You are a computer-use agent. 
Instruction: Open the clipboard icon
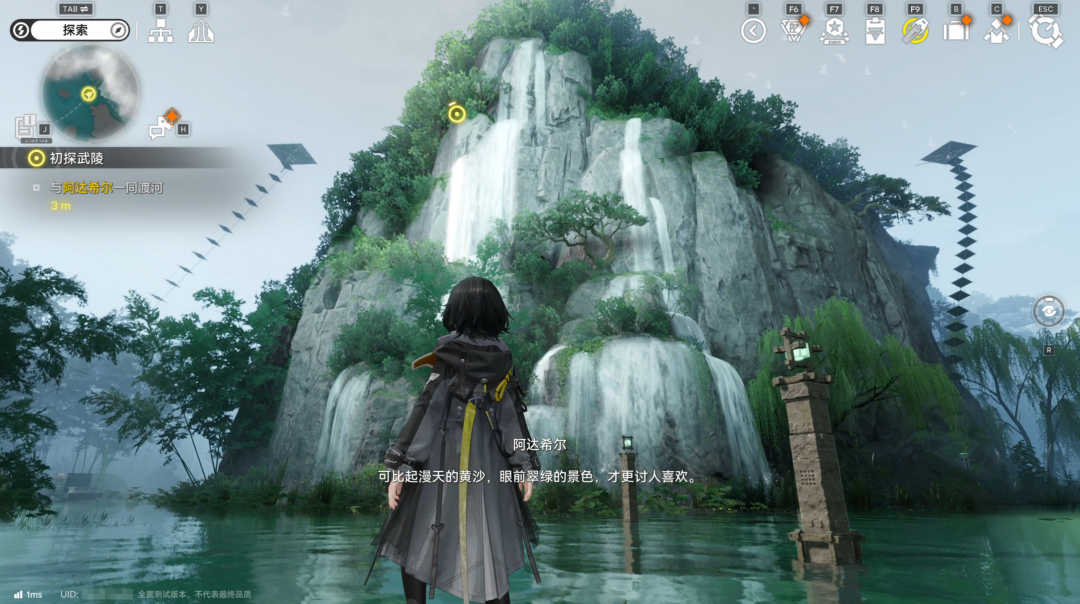tap(875, 31)
